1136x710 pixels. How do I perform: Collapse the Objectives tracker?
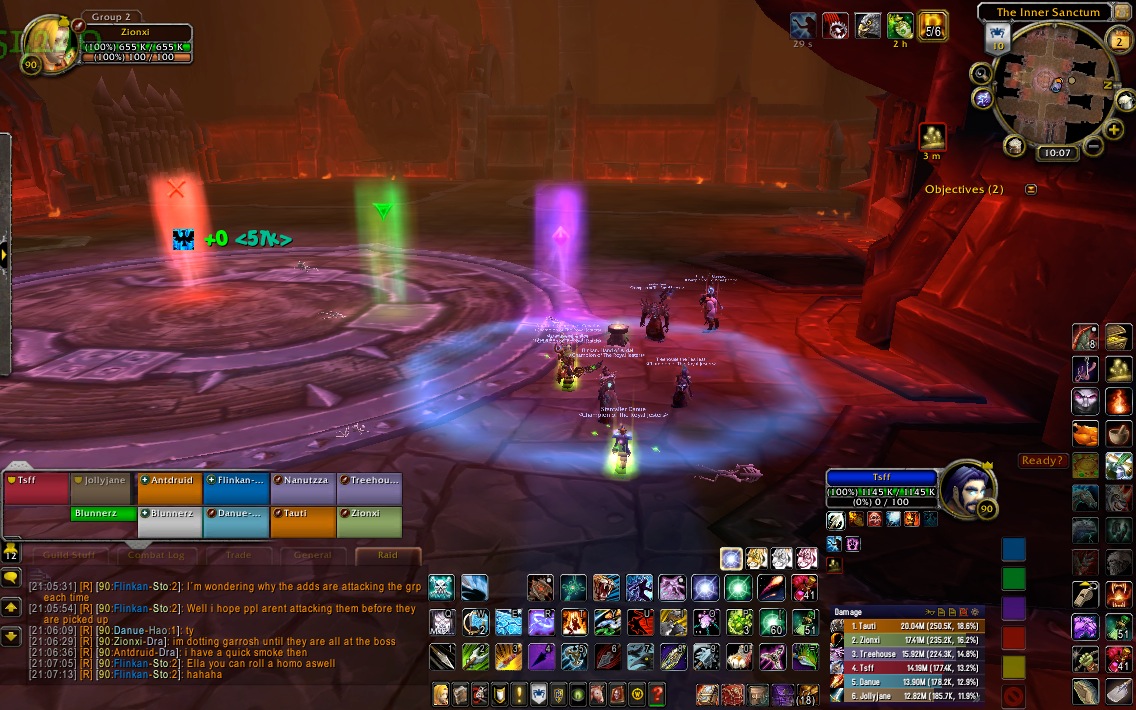[x=1030, y=189]
